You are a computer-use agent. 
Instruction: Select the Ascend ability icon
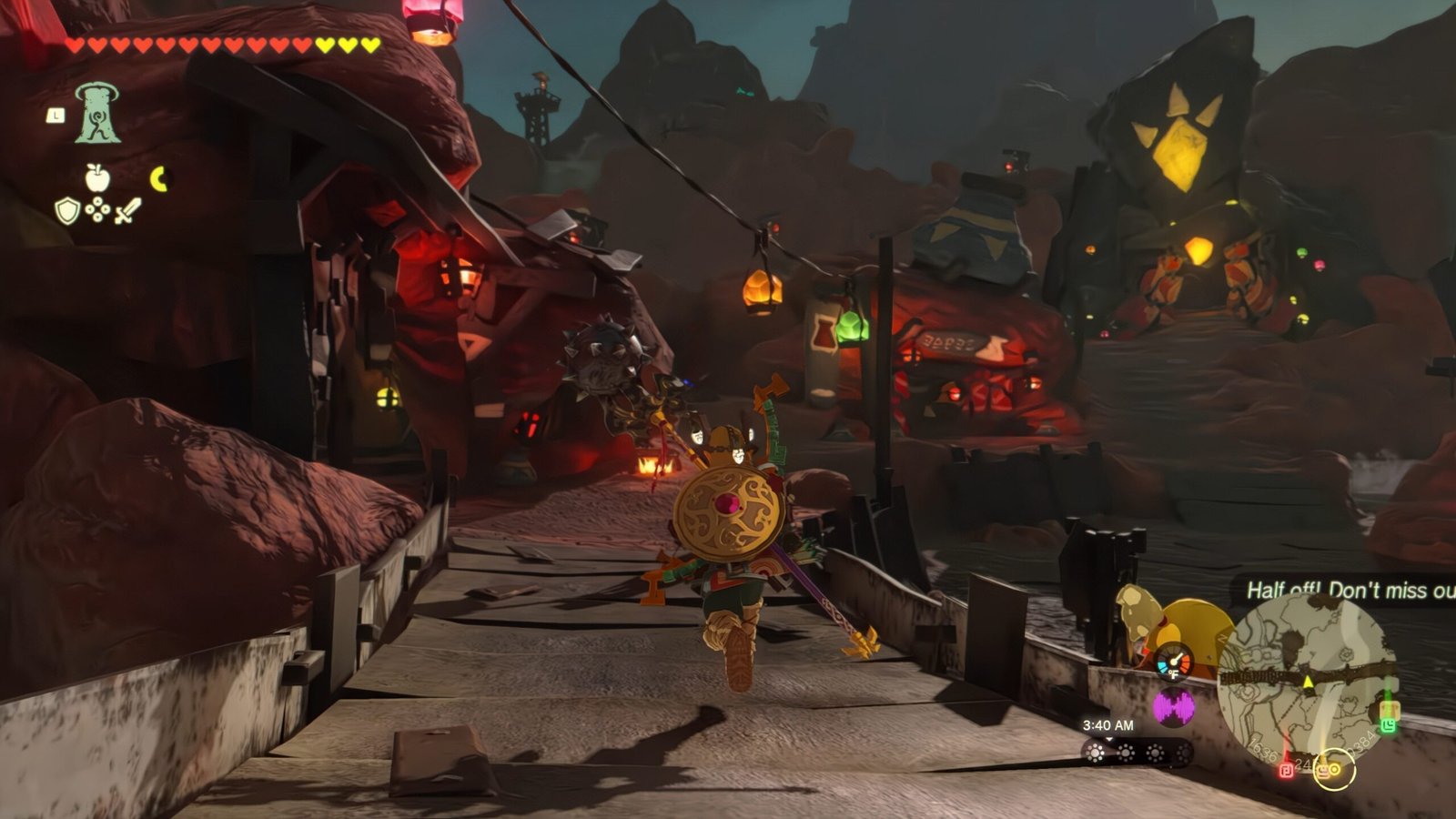[97, 114]
